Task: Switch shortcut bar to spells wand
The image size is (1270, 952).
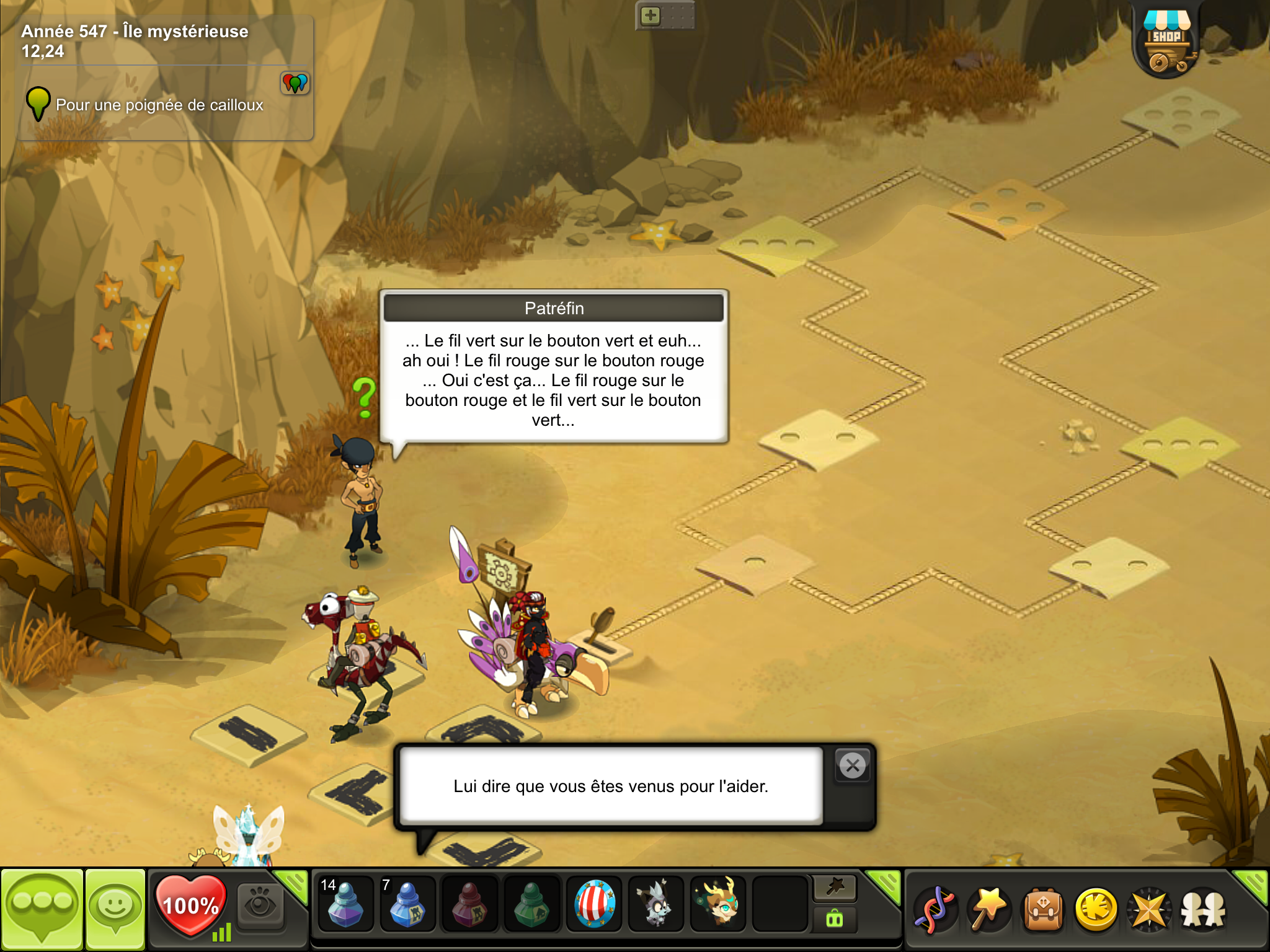Action: pyautogui.click(x=989, y=910)
